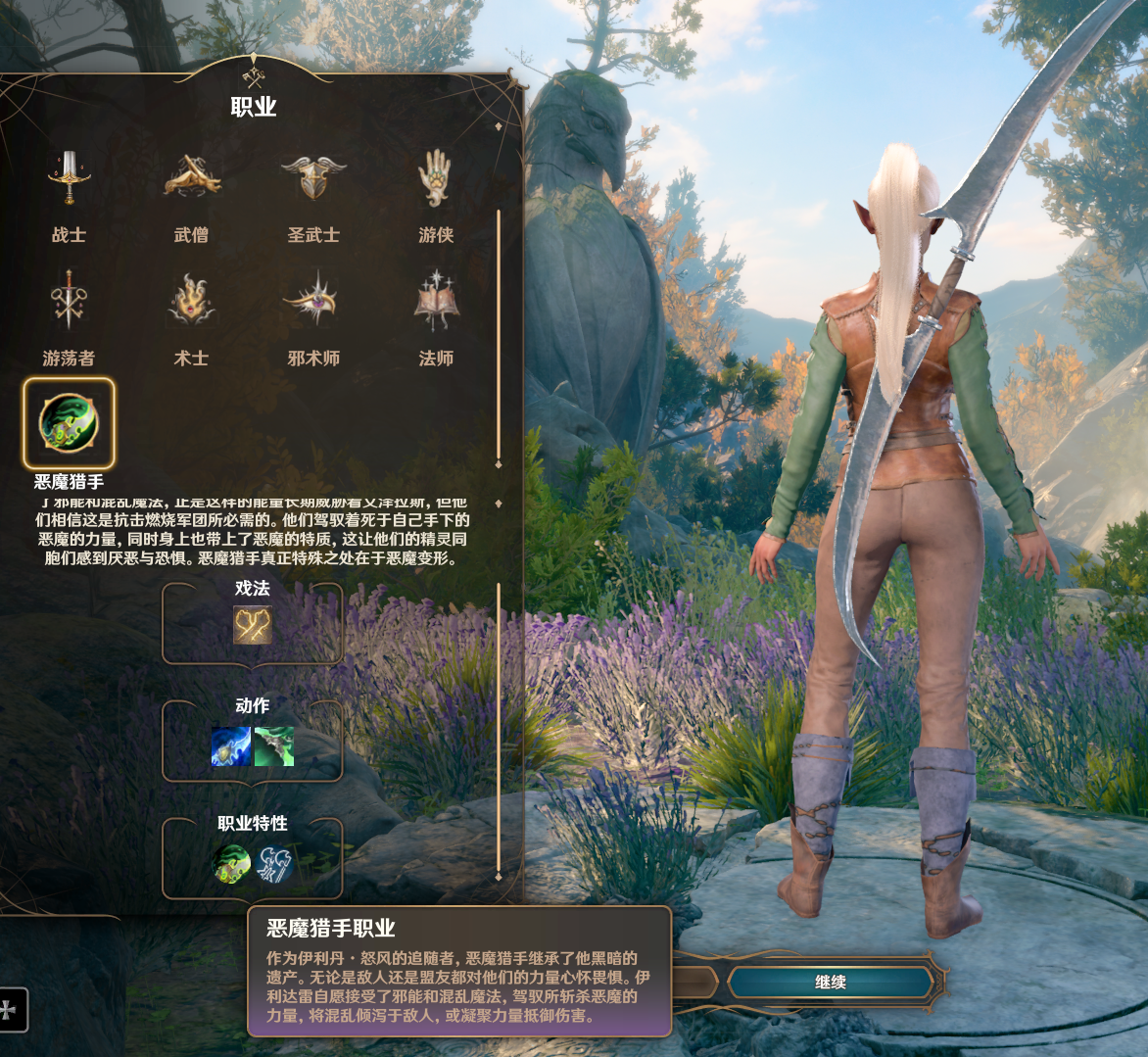Click the blue action icon under 动作
Image resolution: width=1148 pixels, height=1057 pixels.
pos(231,746)
